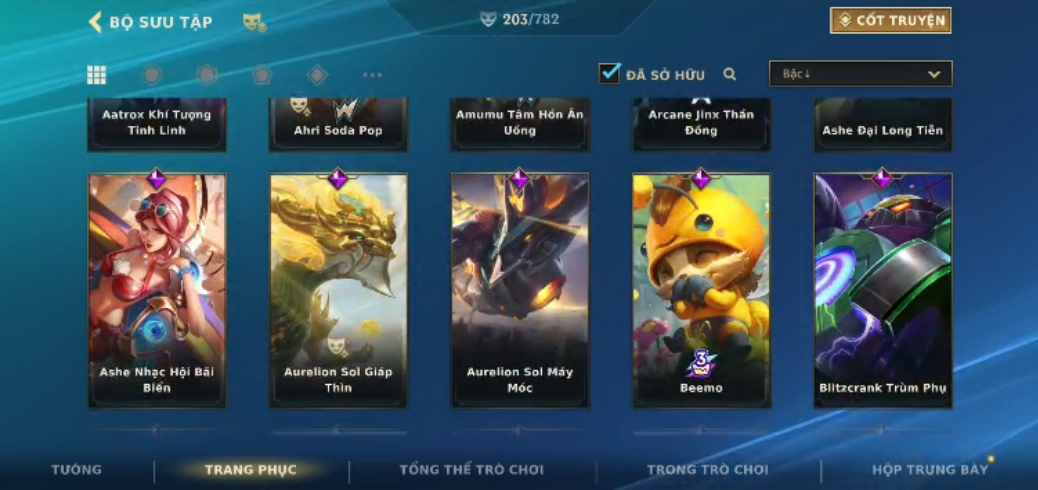Click the three-dots more filters icon

(372, 75)
